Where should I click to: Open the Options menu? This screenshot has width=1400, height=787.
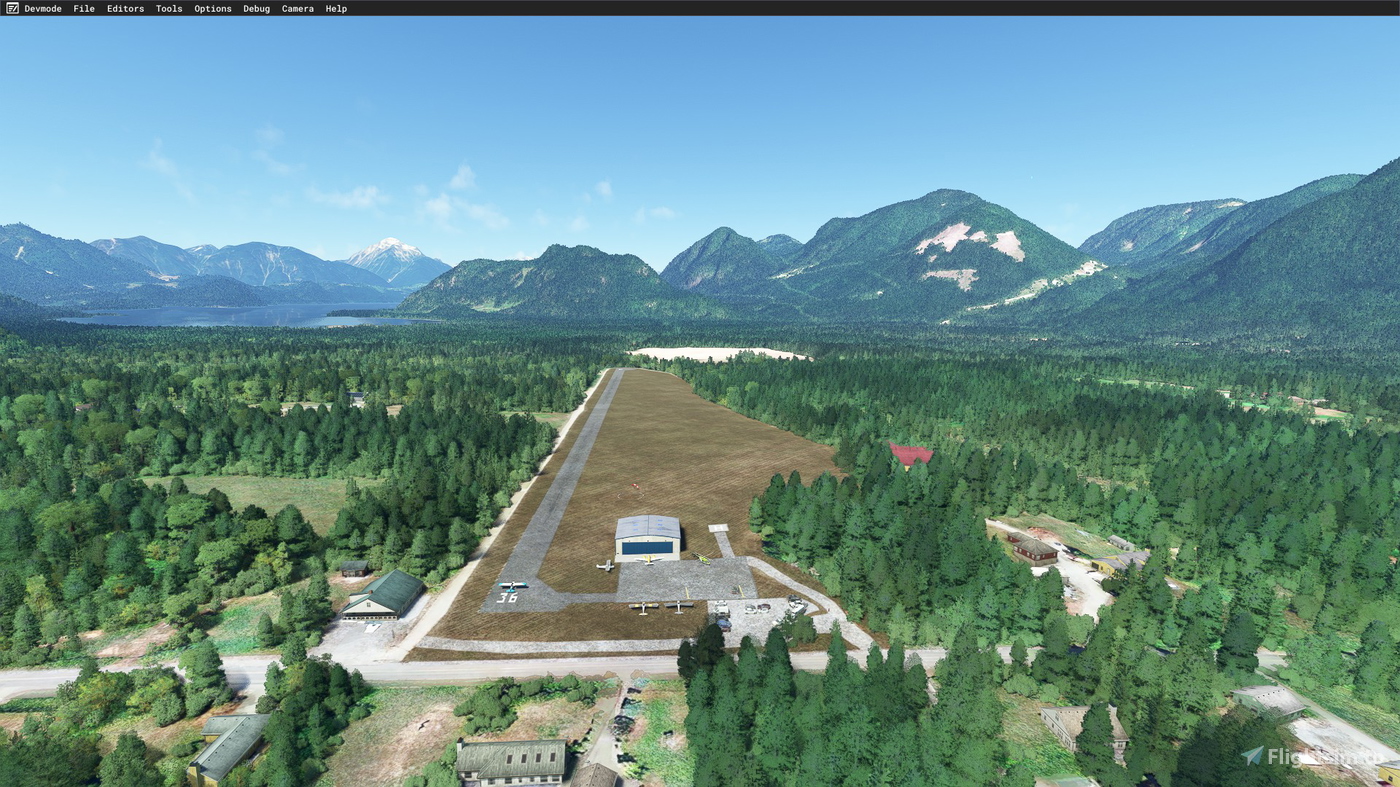212,8
